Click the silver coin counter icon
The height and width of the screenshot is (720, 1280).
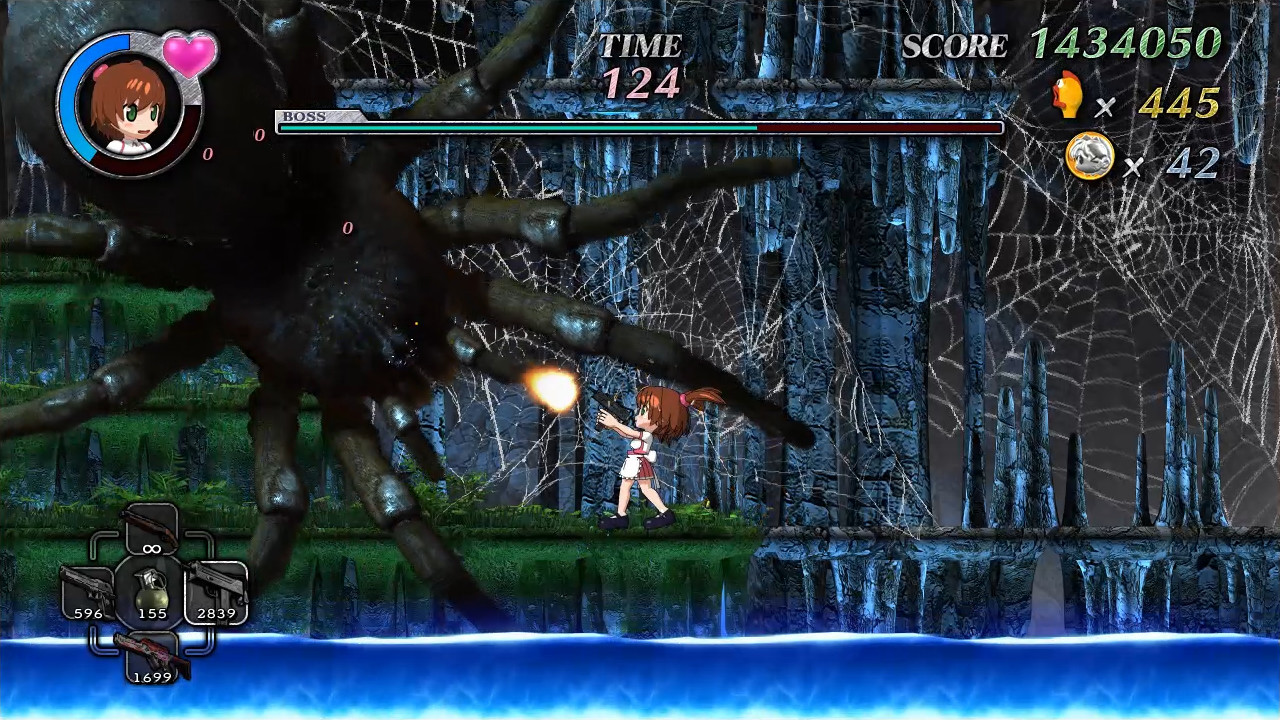coord(1089,157)
